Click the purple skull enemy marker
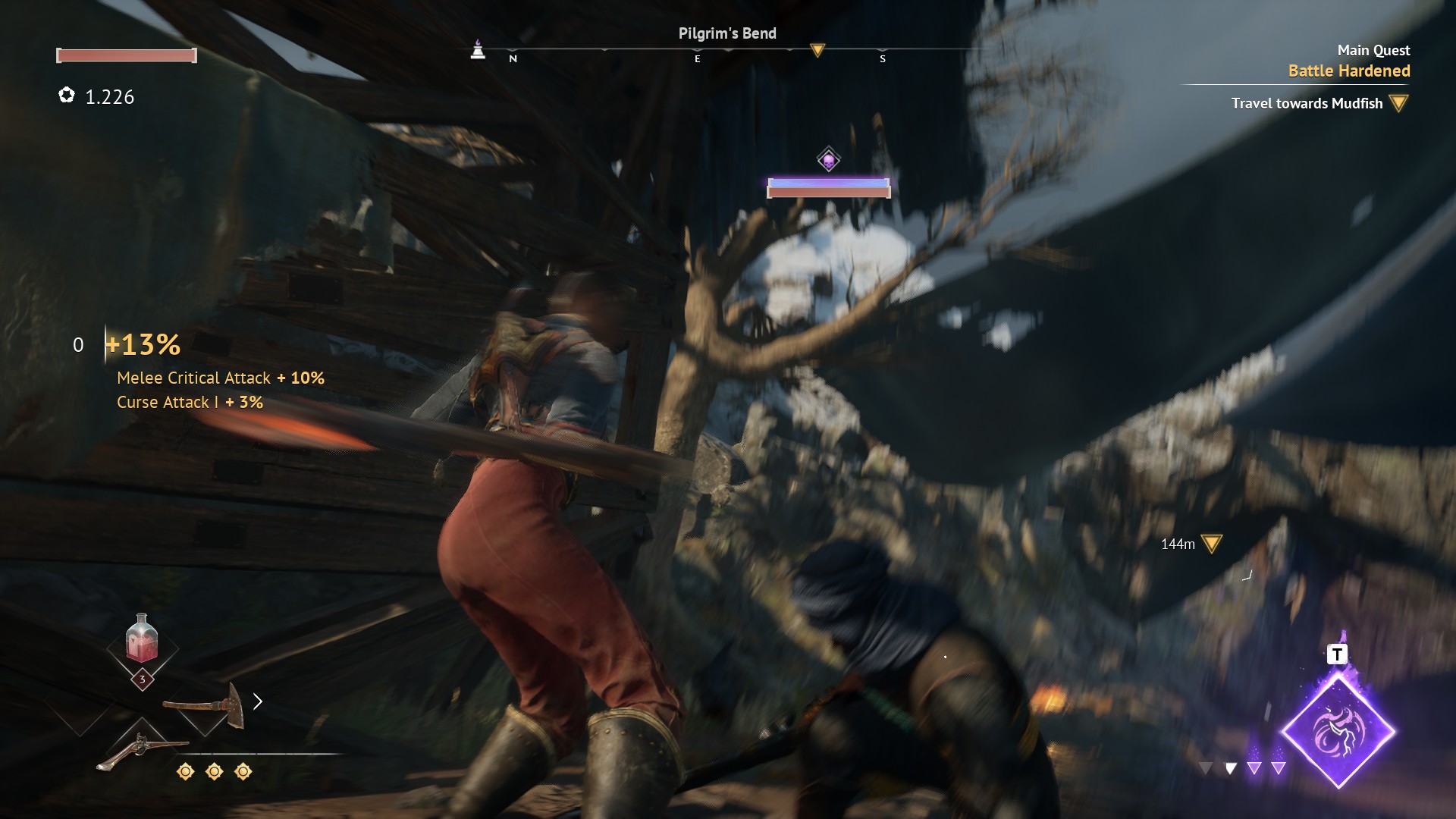The width and height of the screenshot is (1456, 819). (x=828, y=160)
